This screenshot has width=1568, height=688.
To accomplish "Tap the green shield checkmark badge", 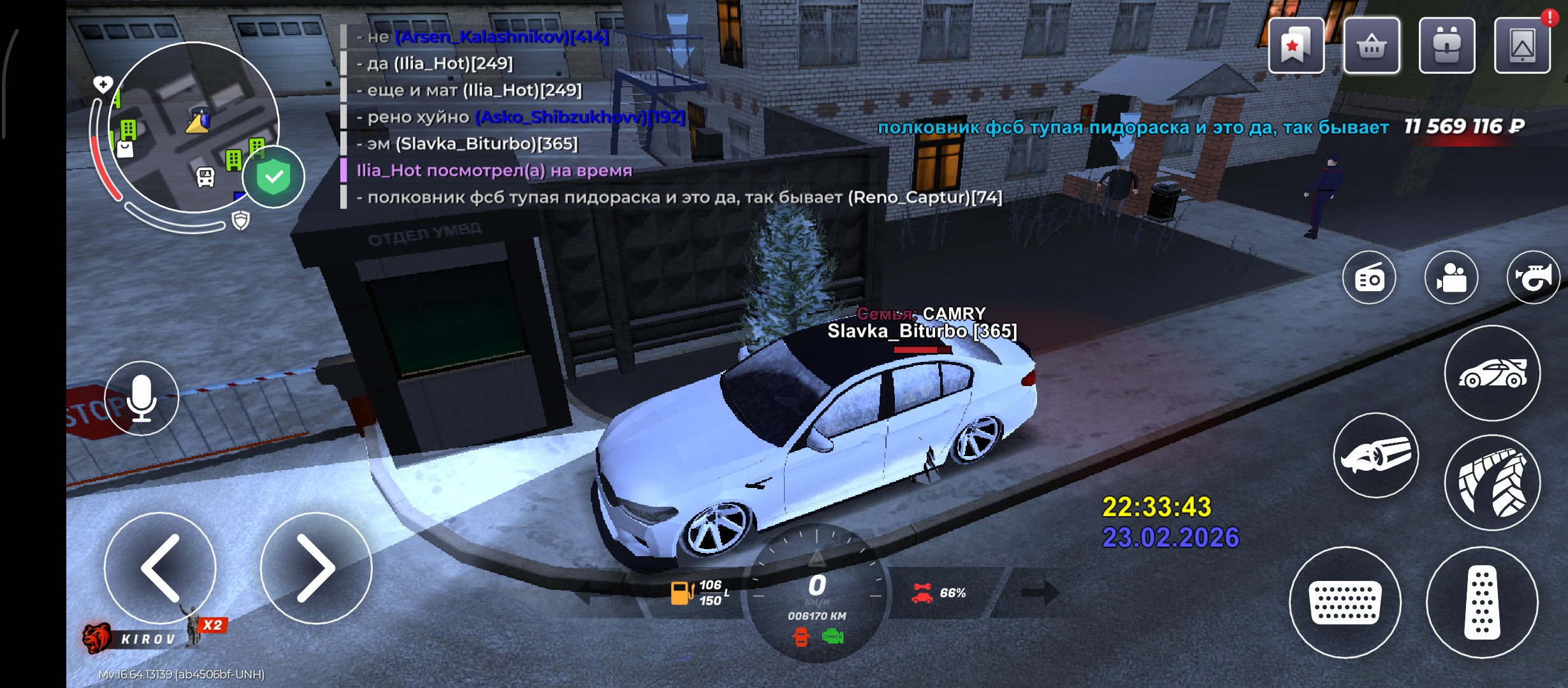I will pos(274,177).
